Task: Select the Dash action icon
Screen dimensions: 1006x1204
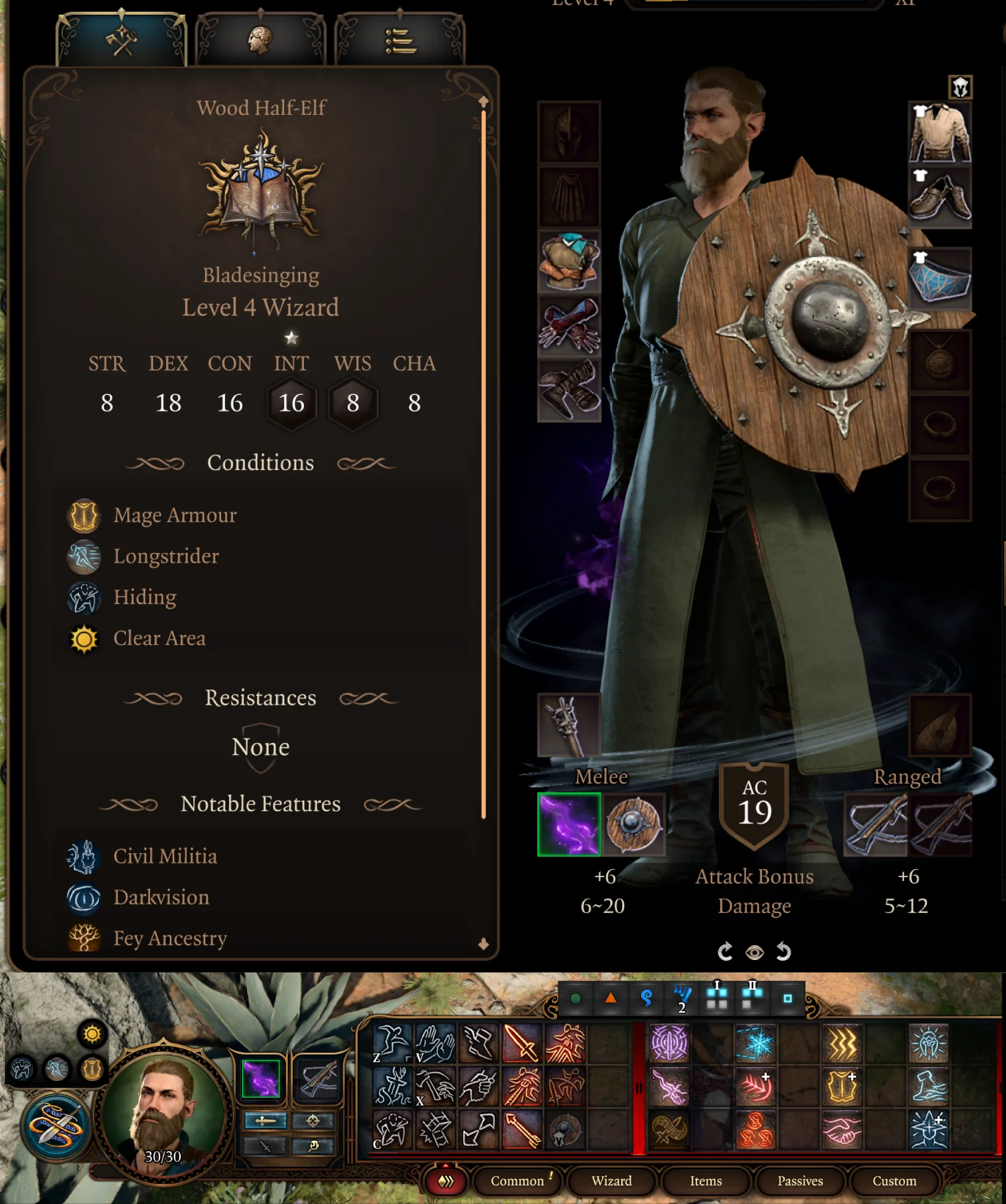Action: [480, 1048]
